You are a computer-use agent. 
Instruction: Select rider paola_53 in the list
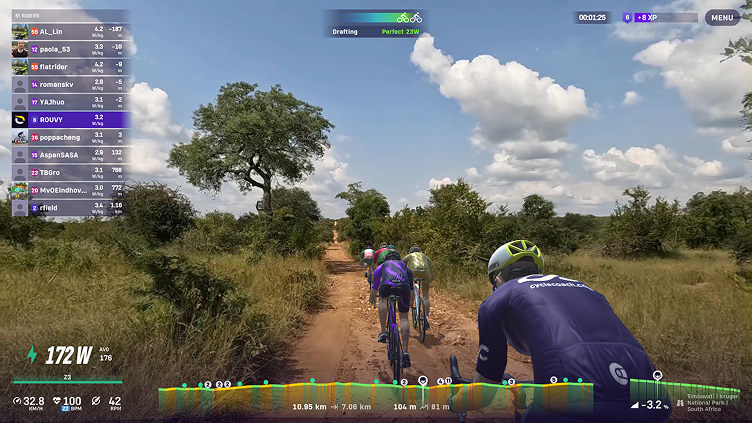coord(70,49)
